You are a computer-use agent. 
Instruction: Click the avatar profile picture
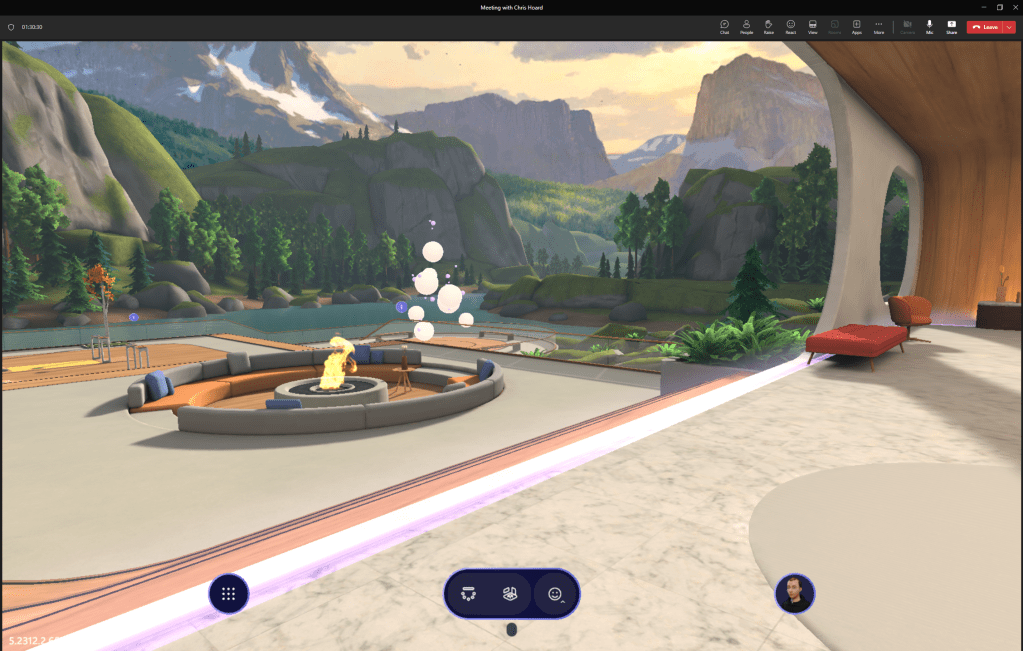[x=795, y=594]
